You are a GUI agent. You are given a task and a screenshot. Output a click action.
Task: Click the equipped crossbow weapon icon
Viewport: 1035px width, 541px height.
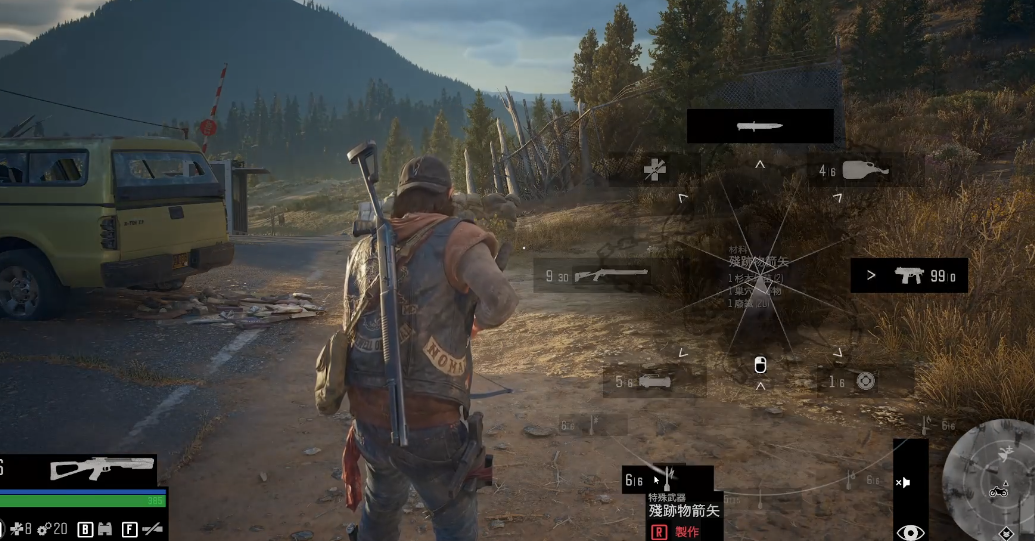pyautogui.click(x=103, y=468)
